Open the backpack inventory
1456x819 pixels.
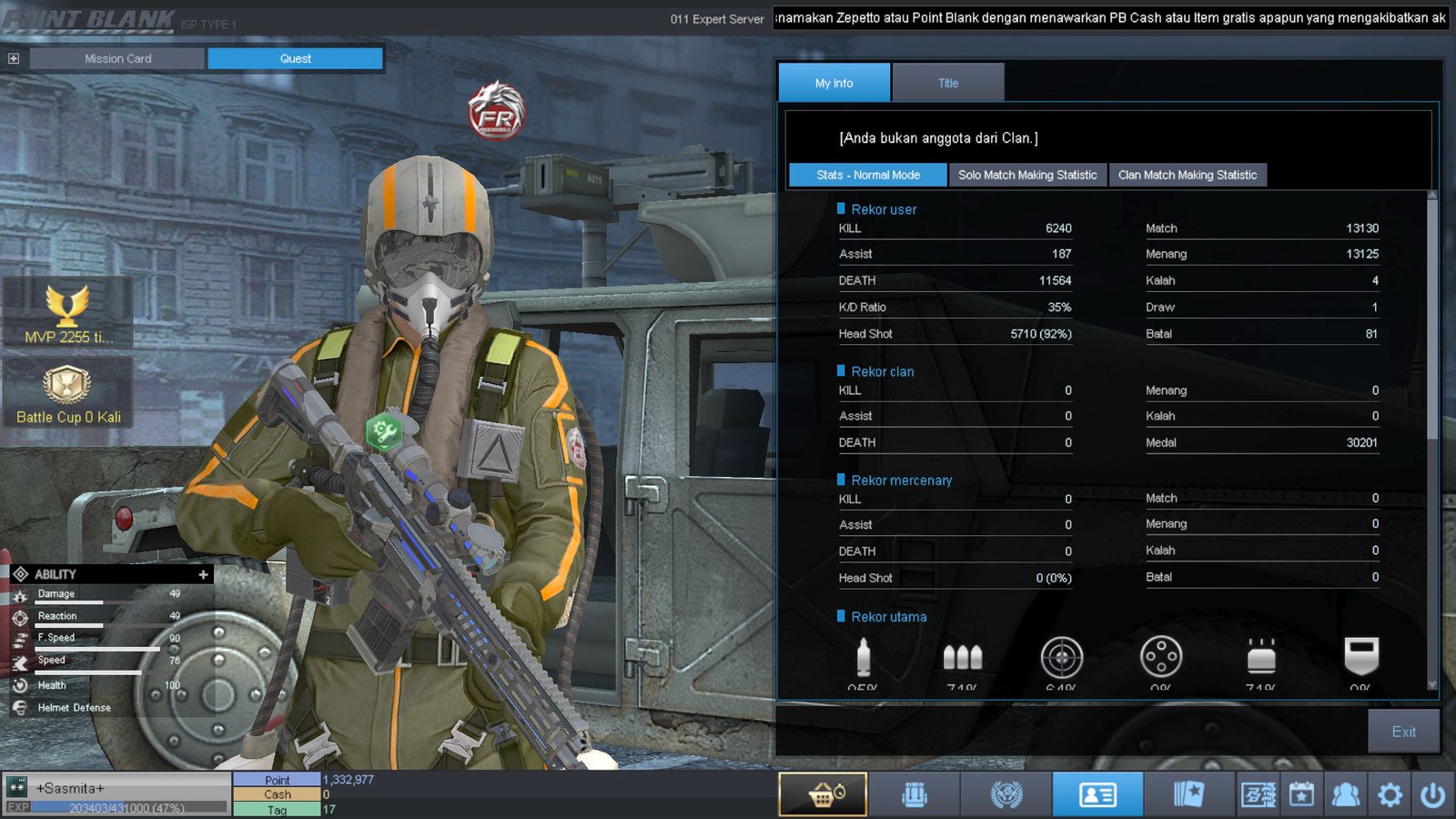915,794
